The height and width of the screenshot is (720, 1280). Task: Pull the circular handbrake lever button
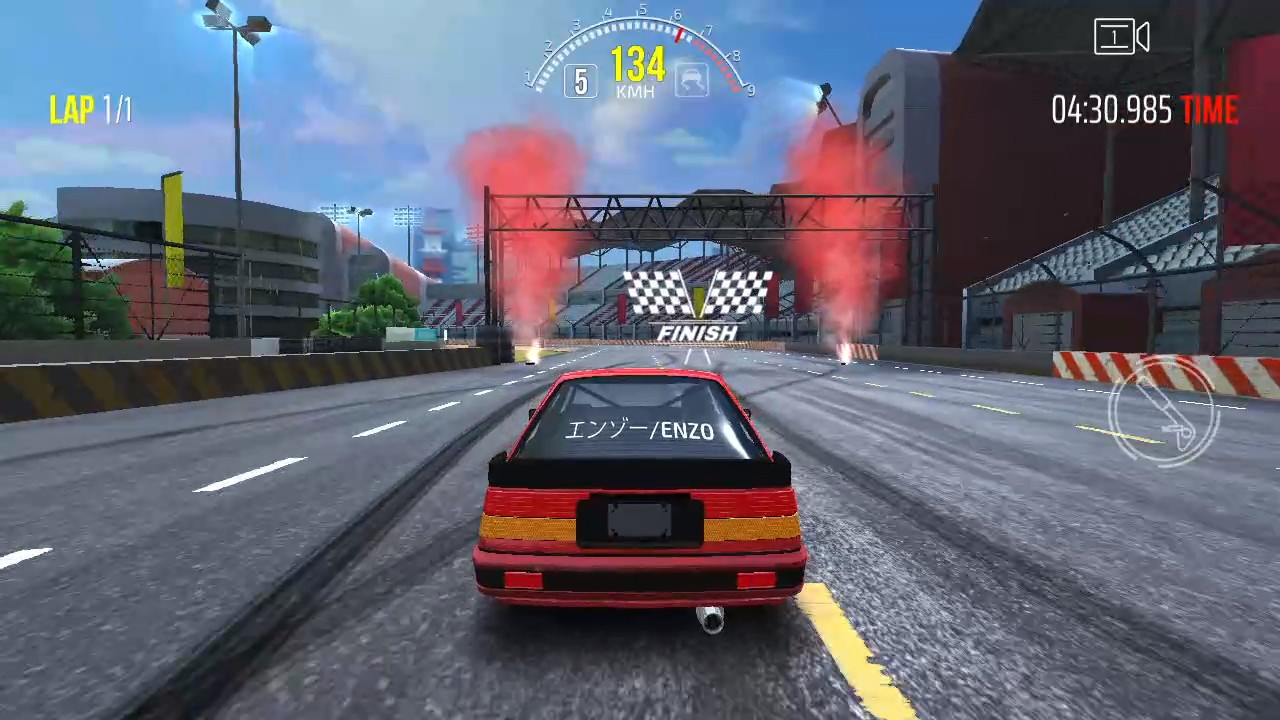(x=1162, y=411)
